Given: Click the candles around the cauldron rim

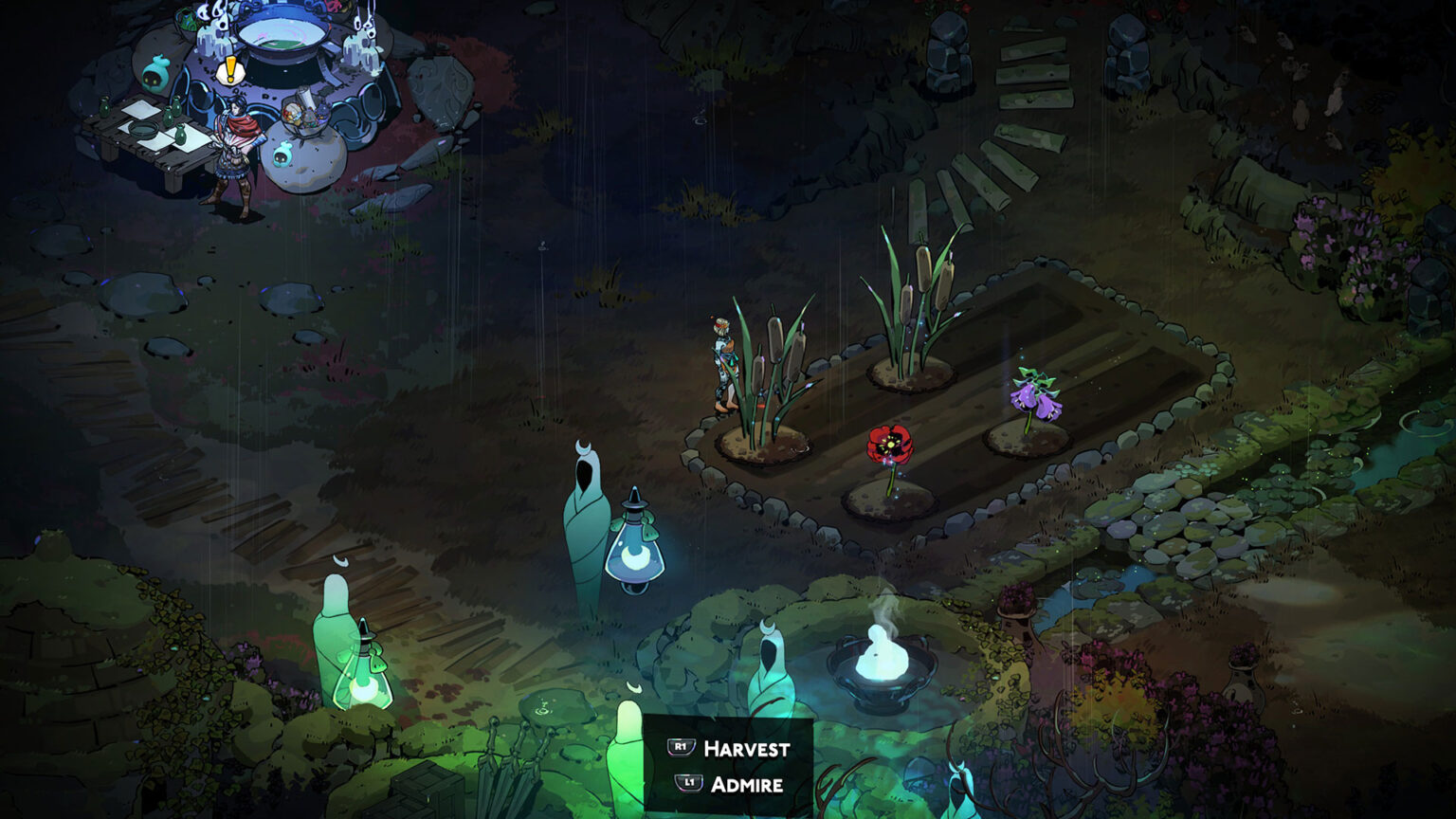Looking at the screenshot, I should tap(211, 40).
